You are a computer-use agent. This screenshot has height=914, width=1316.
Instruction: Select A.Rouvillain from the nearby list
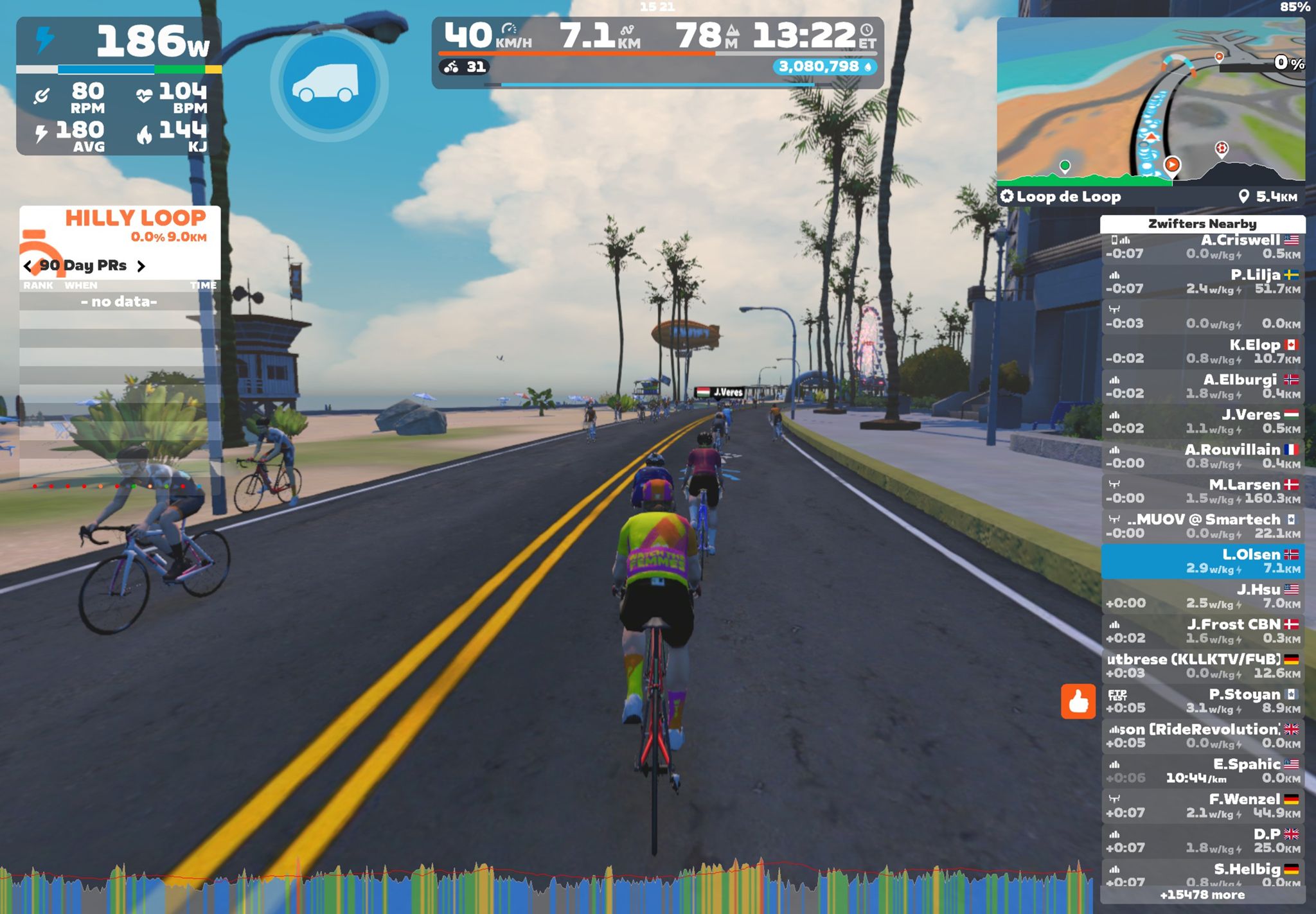[x=1202, y=457]
